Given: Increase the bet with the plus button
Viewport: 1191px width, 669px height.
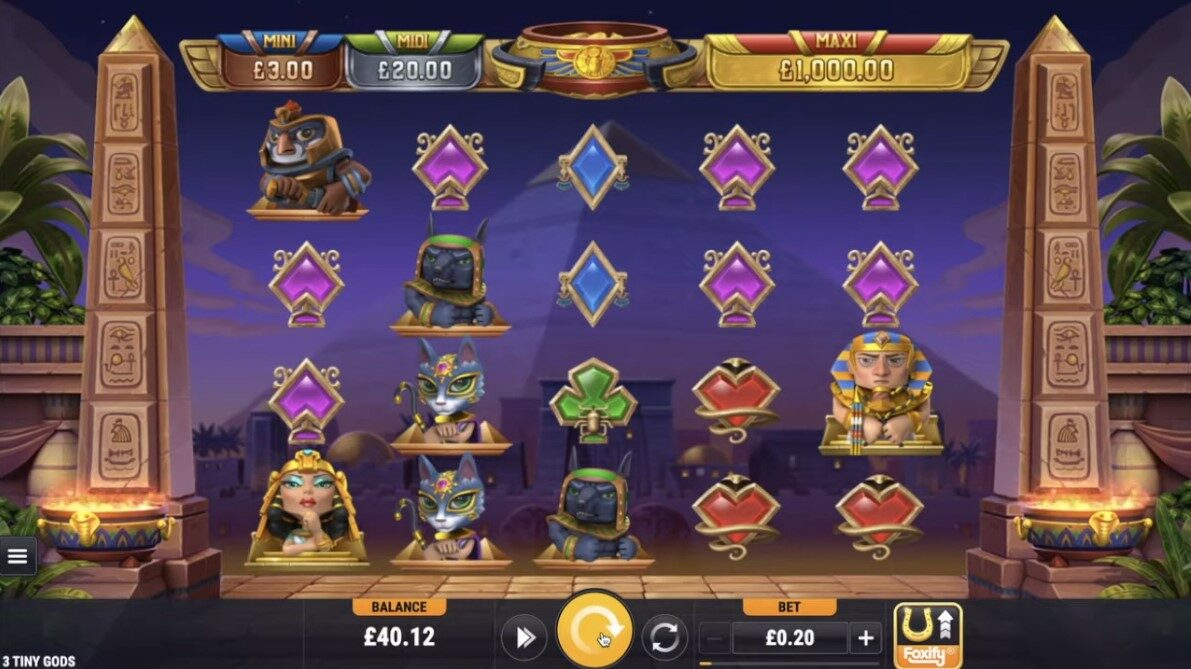Looking at the screenshot, I should click(x=865, y=638).
